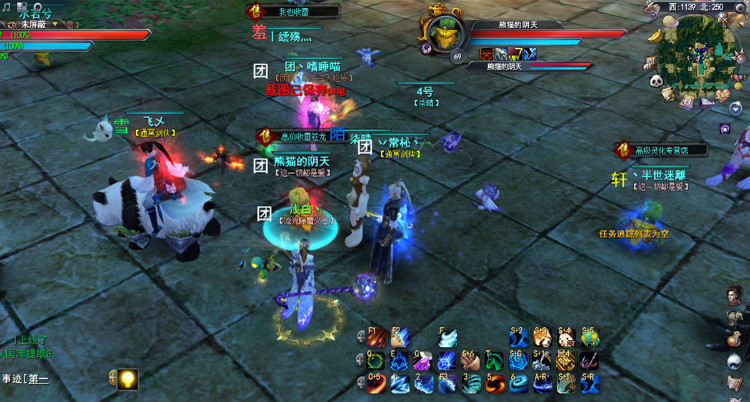This screenshot has height=402, width=750.
Task: Click the glowing lightbulb hint icon
Action: click(x=127, y=379)
